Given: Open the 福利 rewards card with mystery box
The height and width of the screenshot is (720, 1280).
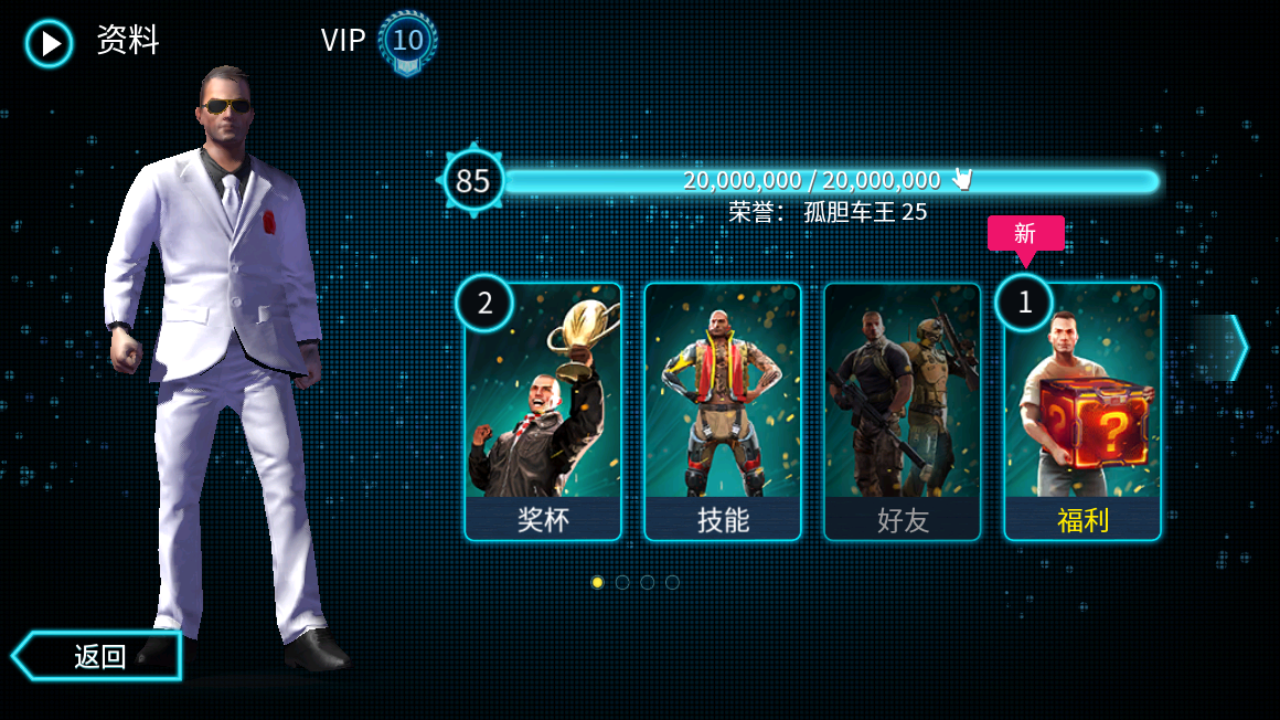Looking at the screenshot, I should point(1079,410).
